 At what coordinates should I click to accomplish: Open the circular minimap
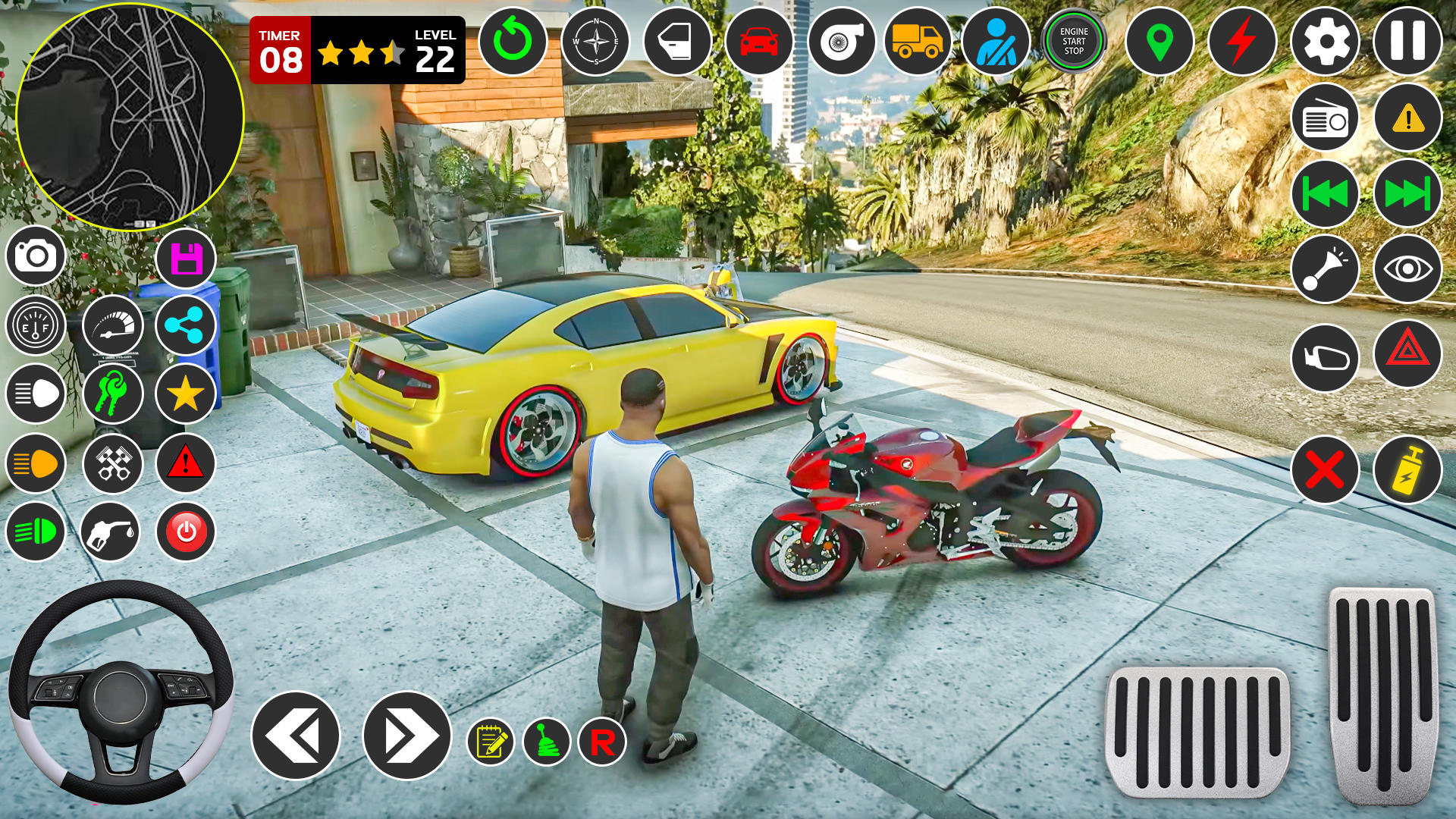tap(130, 117)
